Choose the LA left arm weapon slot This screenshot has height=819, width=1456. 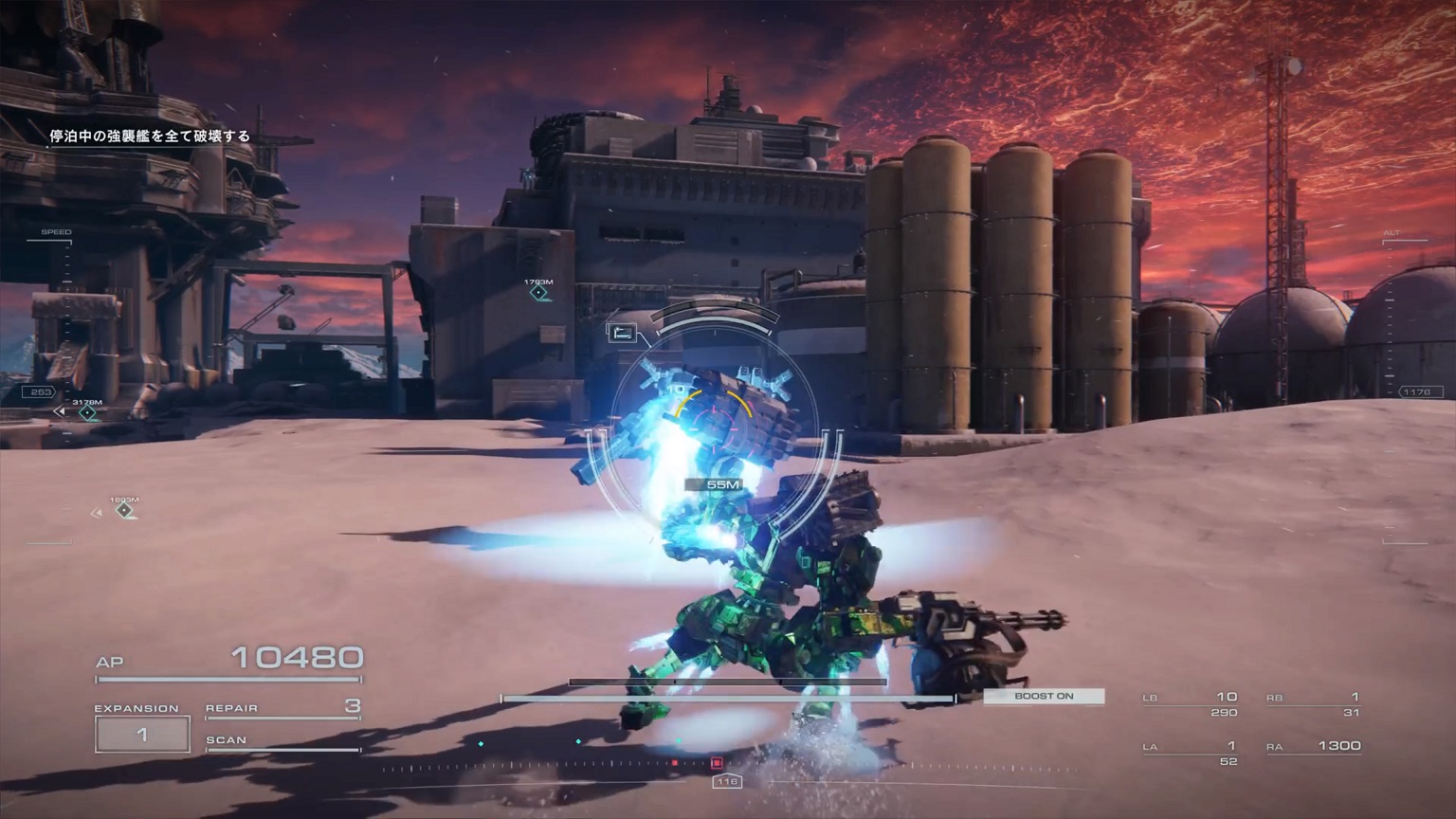(1191, 753)
